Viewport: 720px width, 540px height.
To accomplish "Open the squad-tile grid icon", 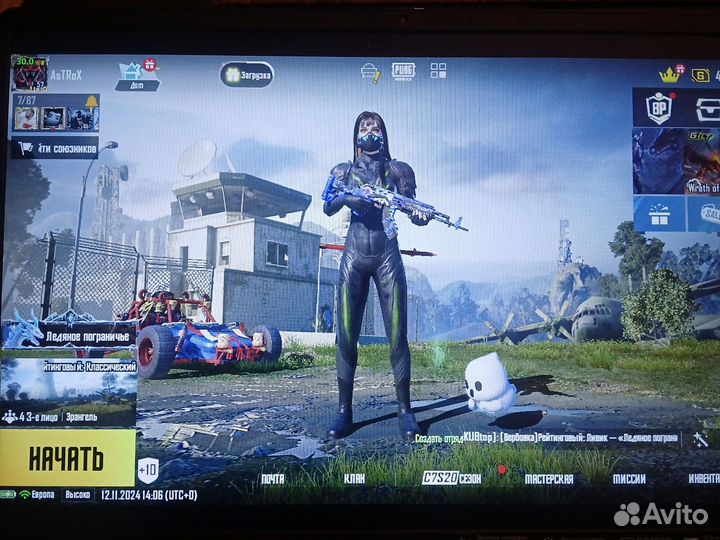I will pyautogui.click(x=438, y=70).
